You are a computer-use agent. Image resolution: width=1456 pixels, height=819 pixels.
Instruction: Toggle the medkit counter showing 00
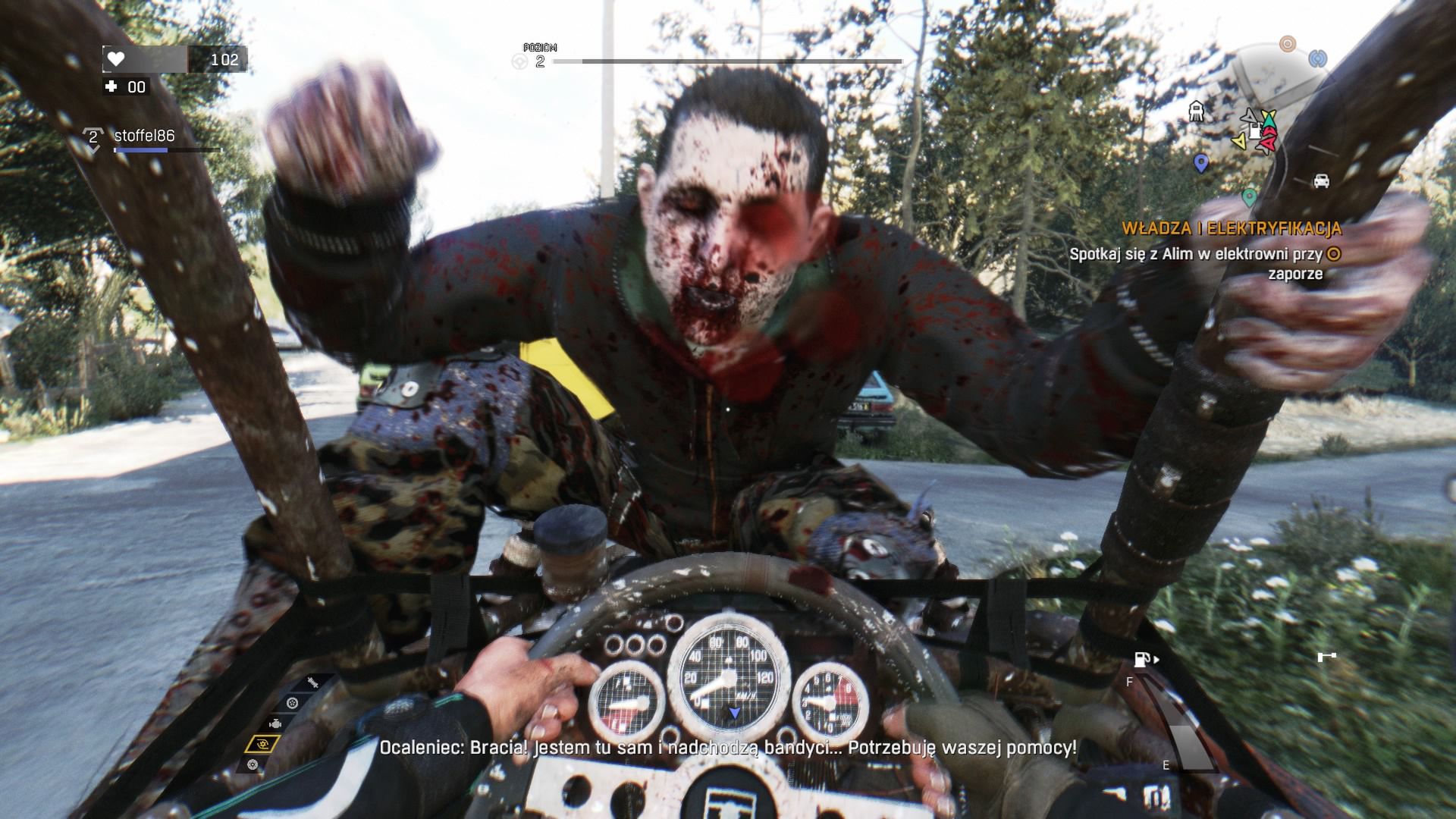click(x=127, y=87)
